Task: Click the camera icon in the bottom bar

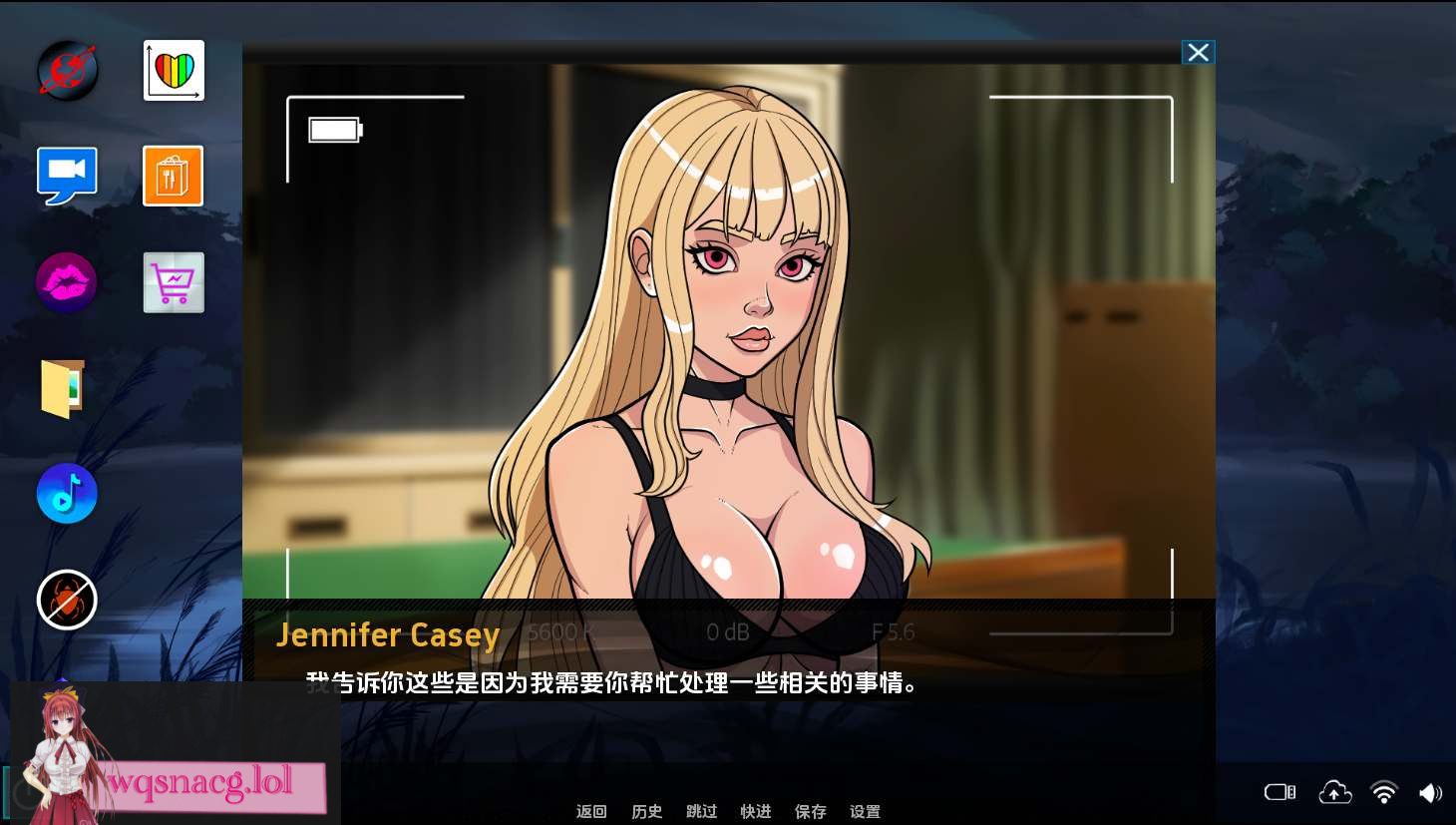Action: tap(1279, 792)
